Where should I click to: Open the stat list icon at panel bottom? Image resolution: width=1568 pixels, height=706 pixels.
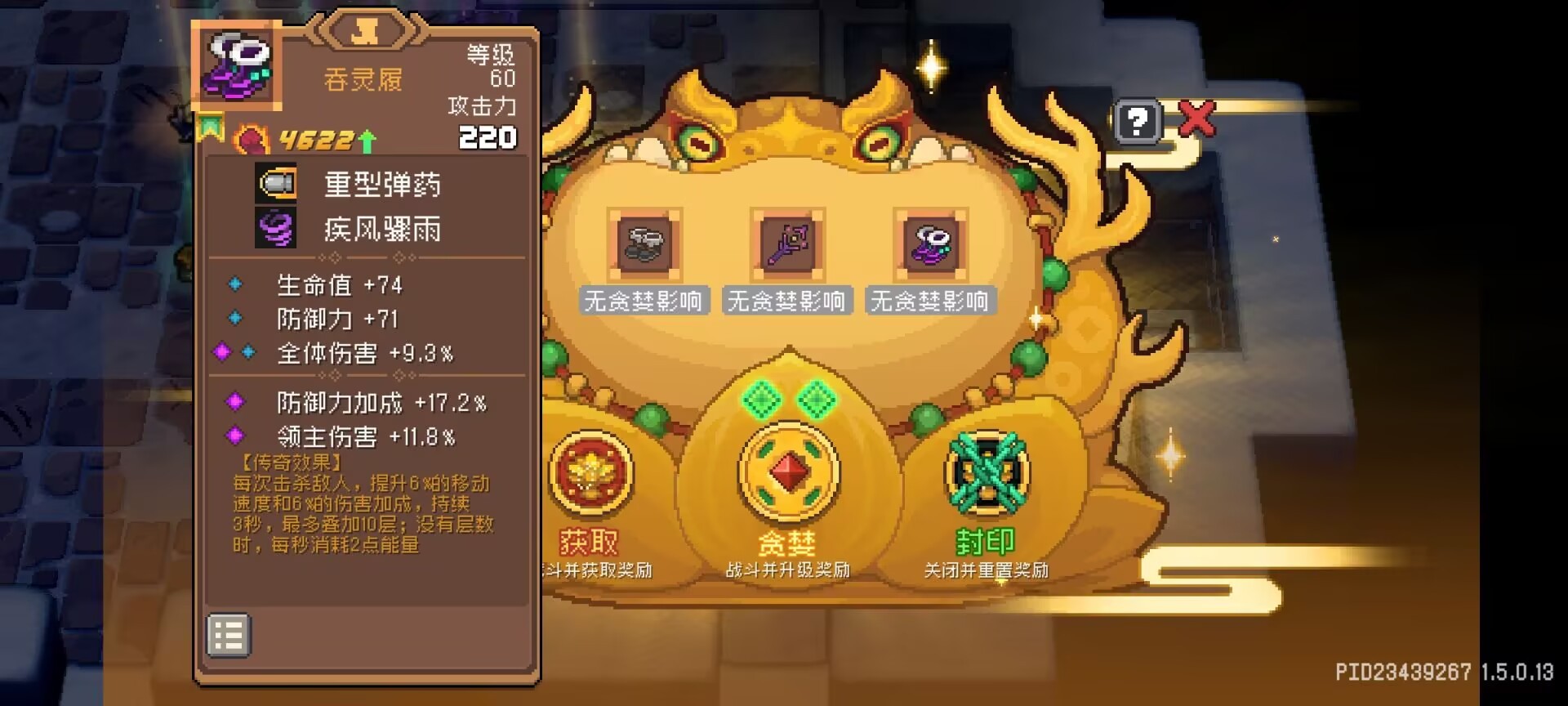pos(228,634)
